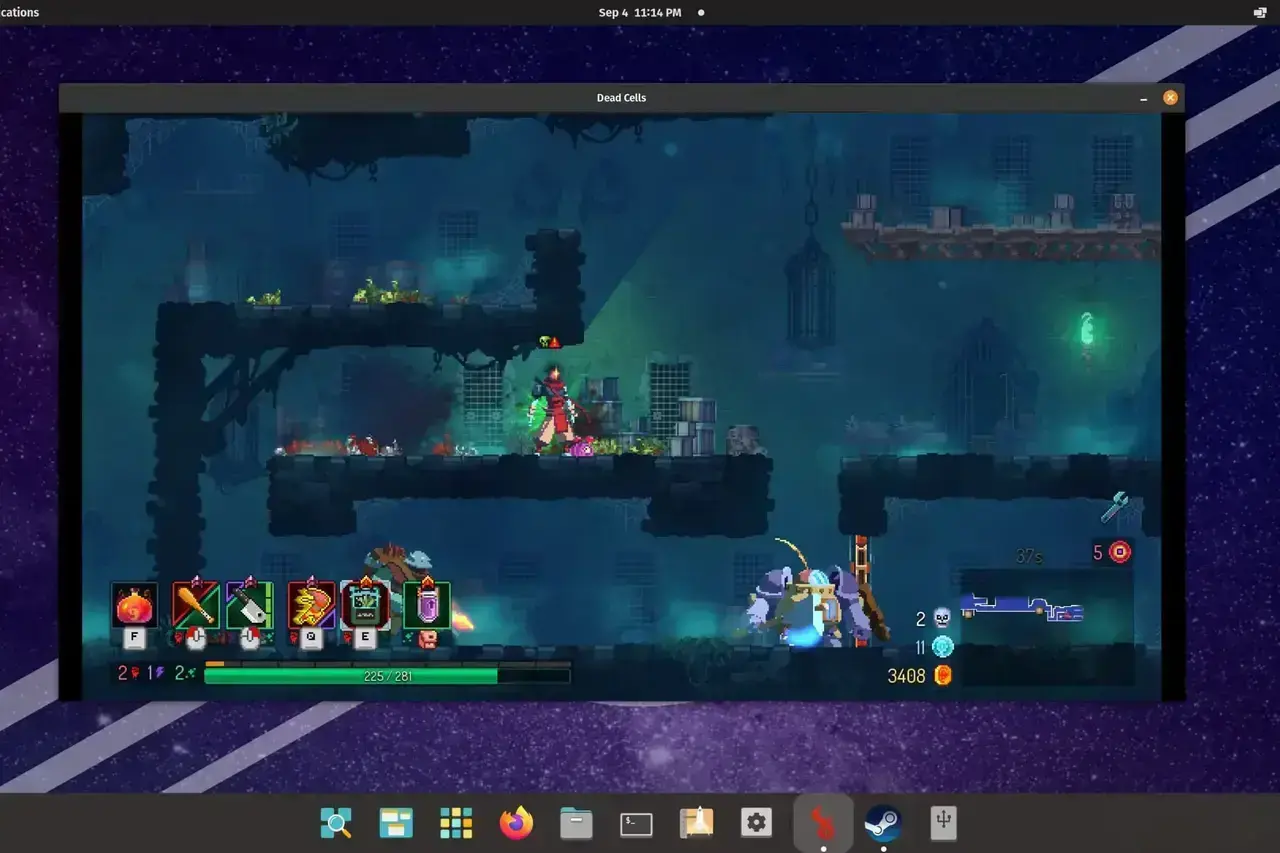Close the Dead Cells window
Viewport: 1280px width, 853px height.
coord(1170,98)
